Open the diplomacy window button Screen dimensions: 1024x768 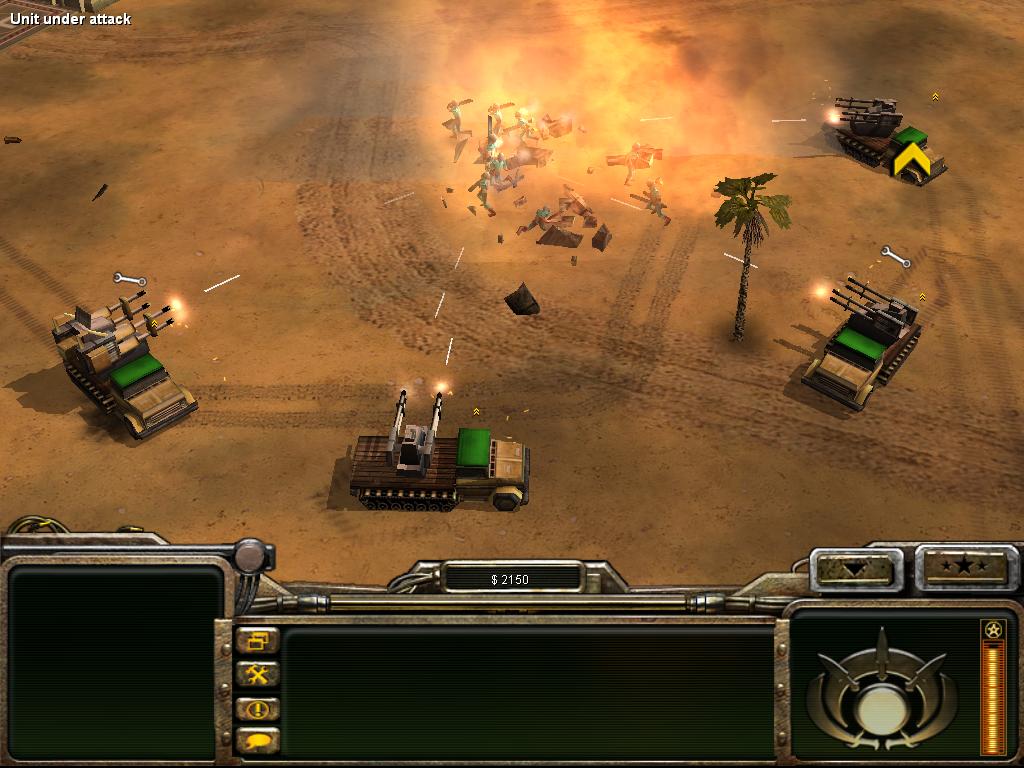pyautogui.click(x=257, y=641)
